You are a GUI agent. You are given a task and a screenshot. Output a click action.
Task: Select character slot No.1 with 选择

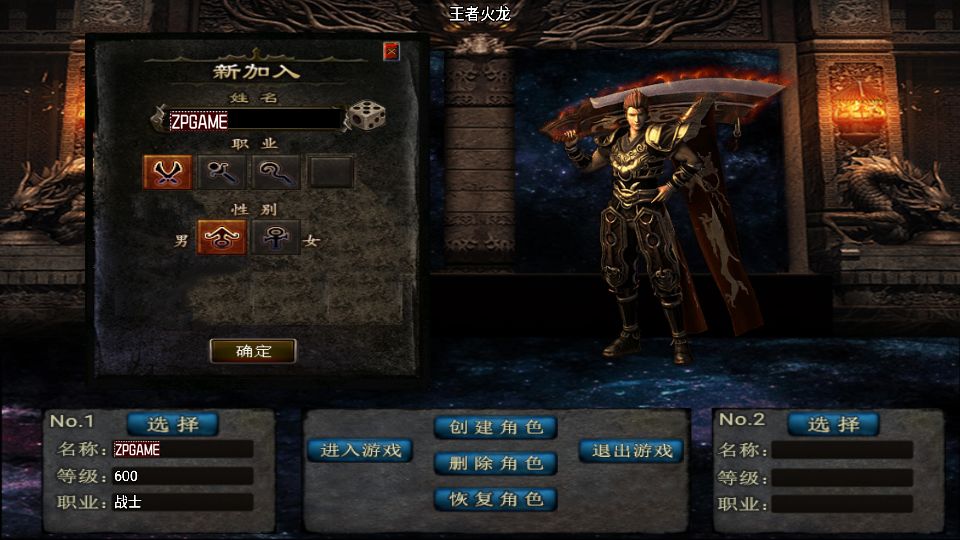(x=172, y=424)
